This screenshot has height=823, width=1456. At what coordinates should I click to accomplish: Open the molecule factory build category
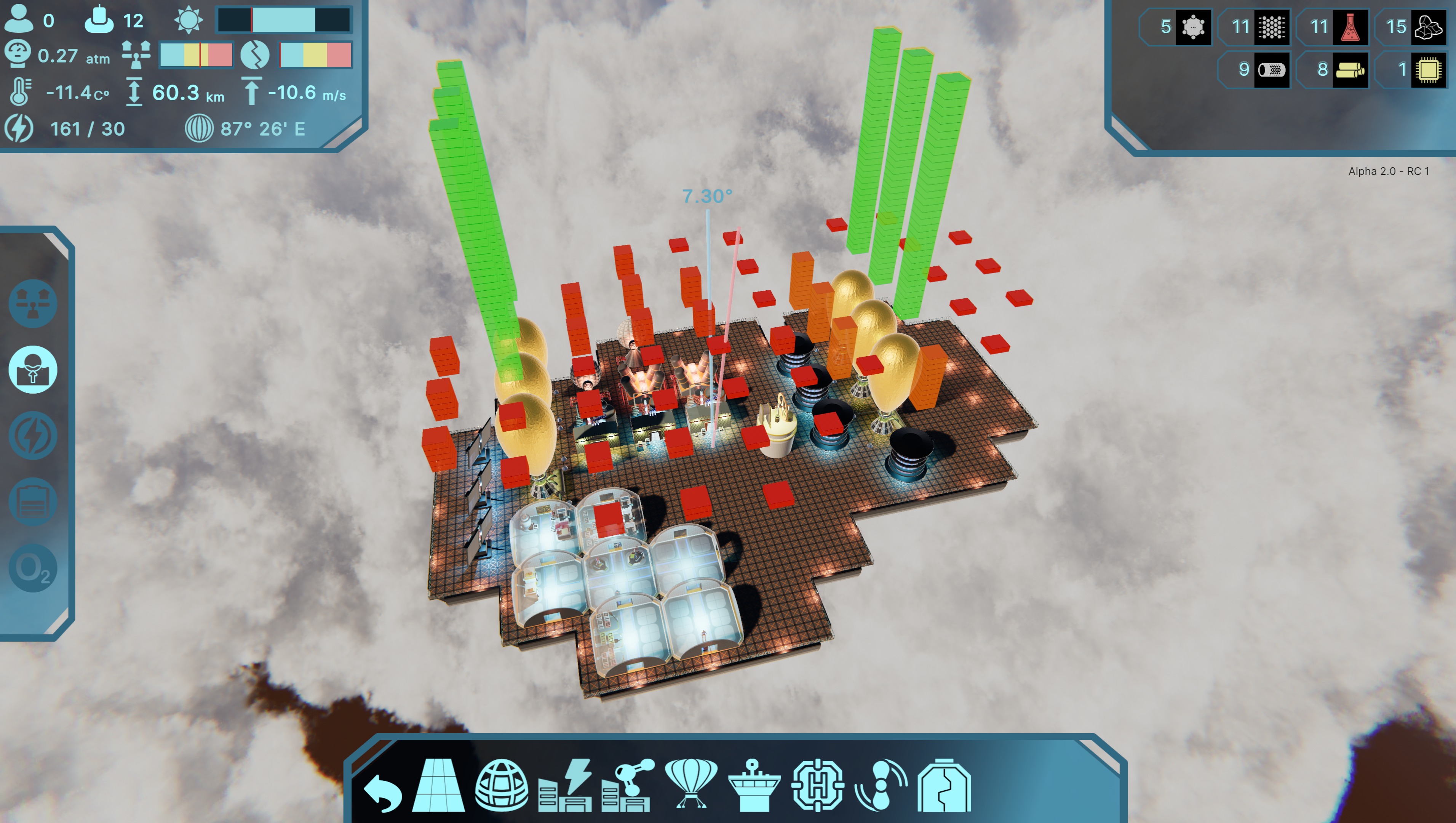[x=627, y=786]
